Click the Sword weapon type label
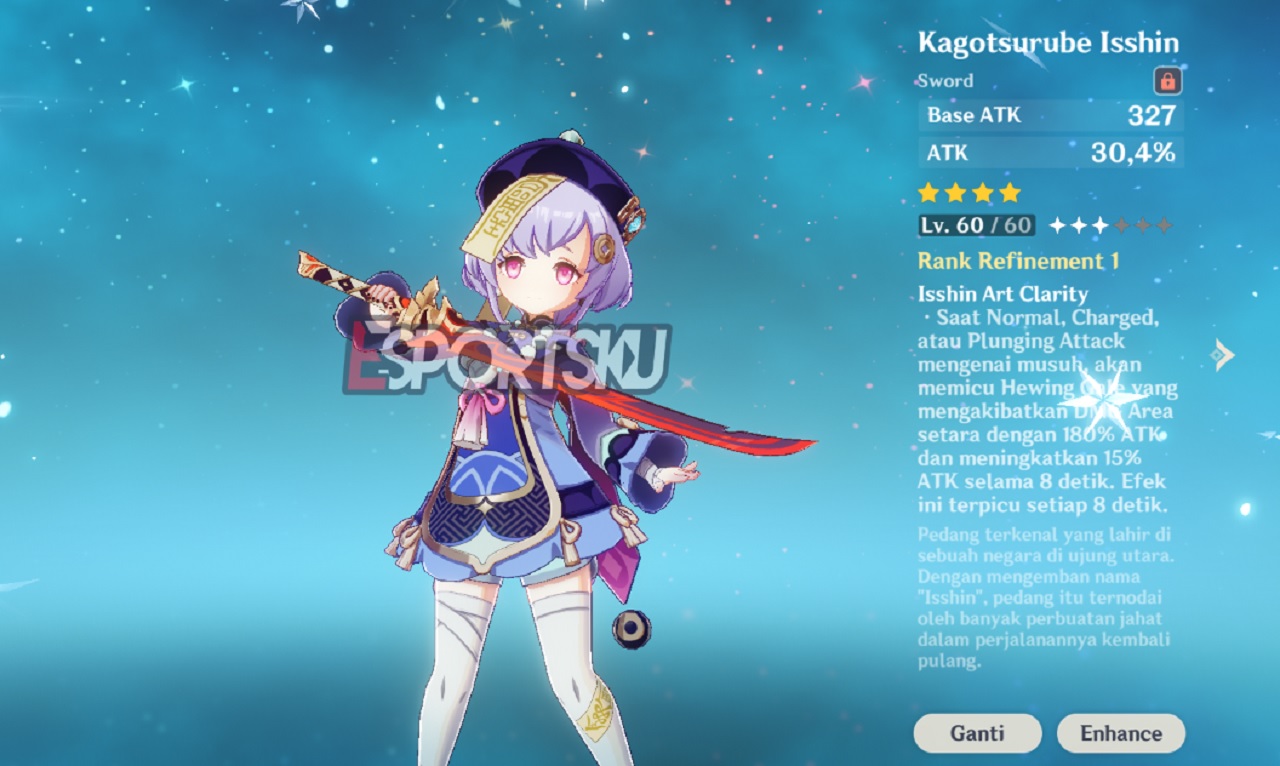1280x766 pixels. pyautogui.click(x=944, y=81)
